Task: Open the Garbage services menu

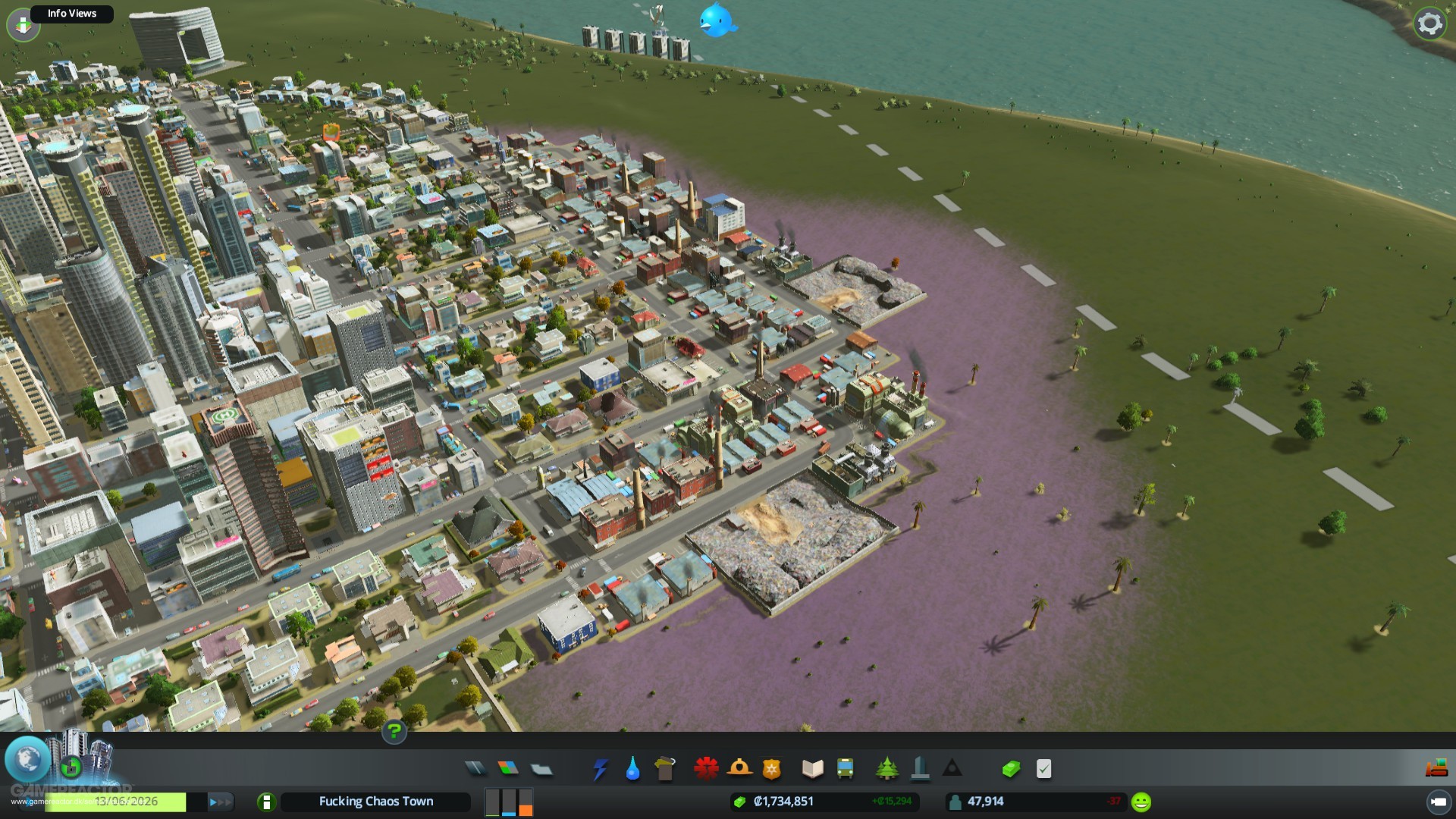Action: click(x=664, y=767)
